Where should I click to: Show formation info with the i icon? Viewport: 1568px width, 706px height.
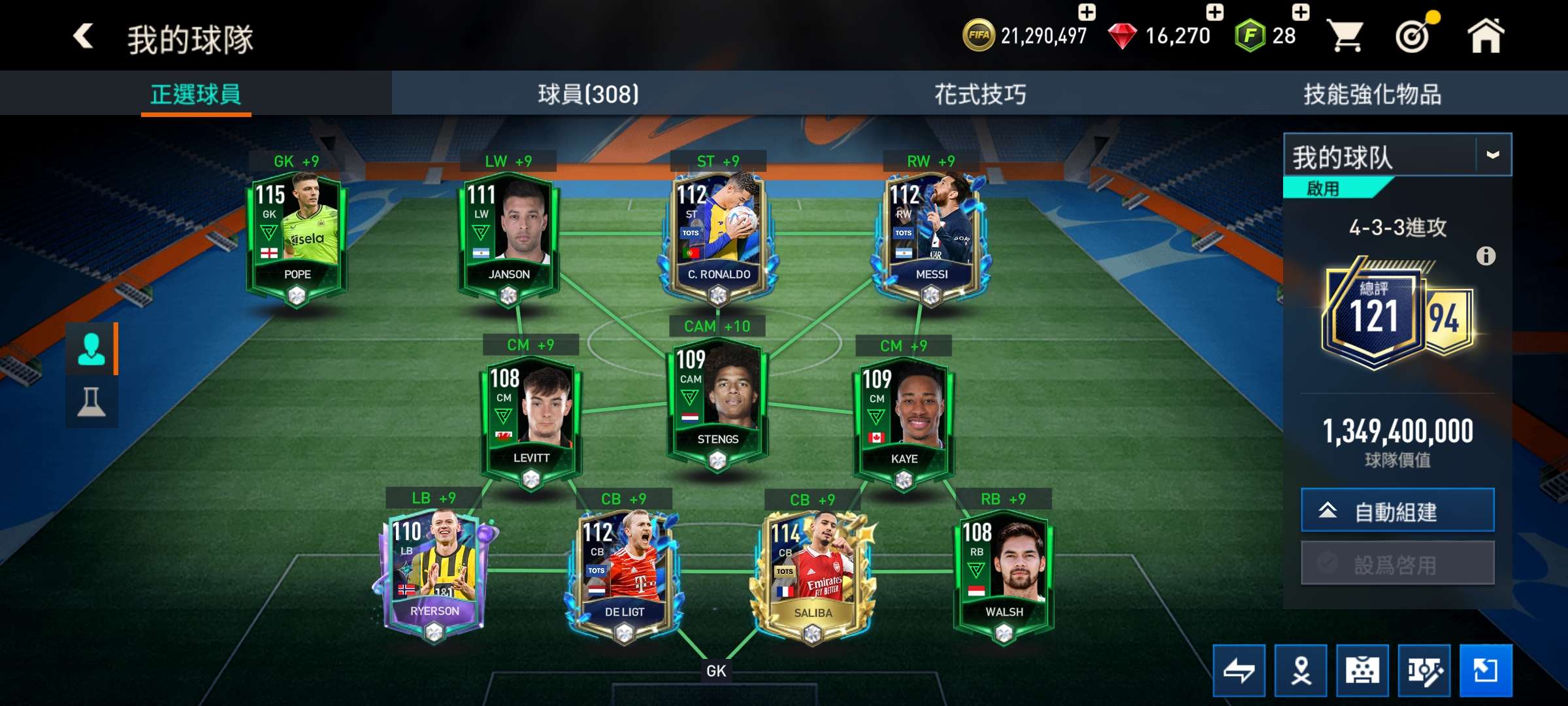click(x=1486, y=256)
